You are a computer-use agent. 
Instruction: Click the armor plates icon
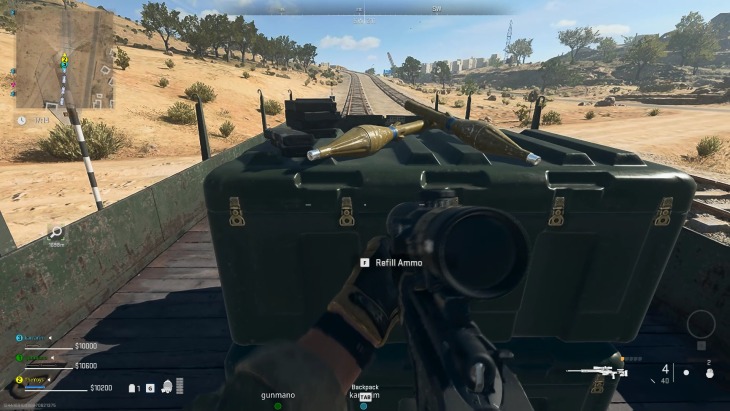179,386
